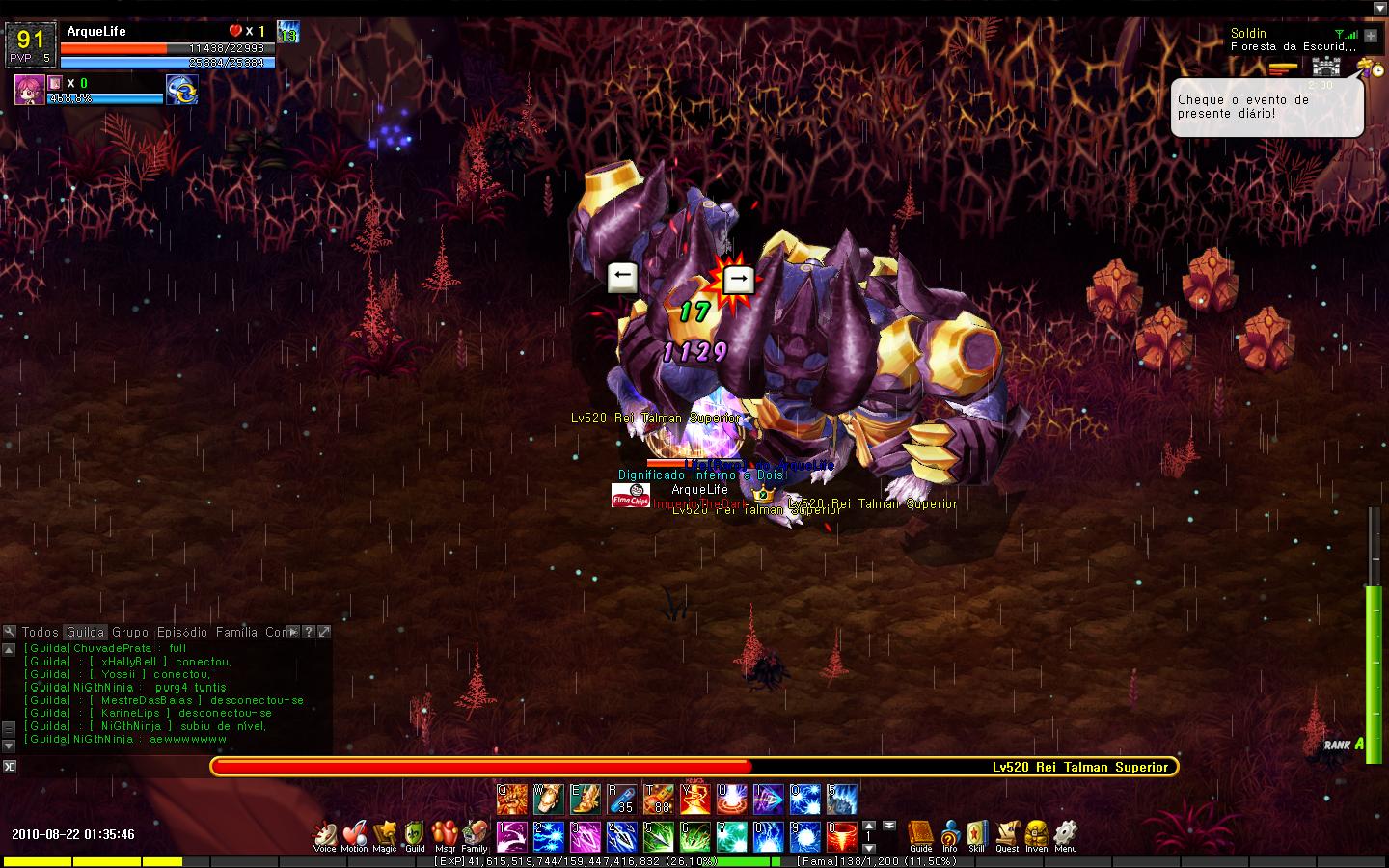Toggle the wrench chat settings icon

click(x=8, y=632)
